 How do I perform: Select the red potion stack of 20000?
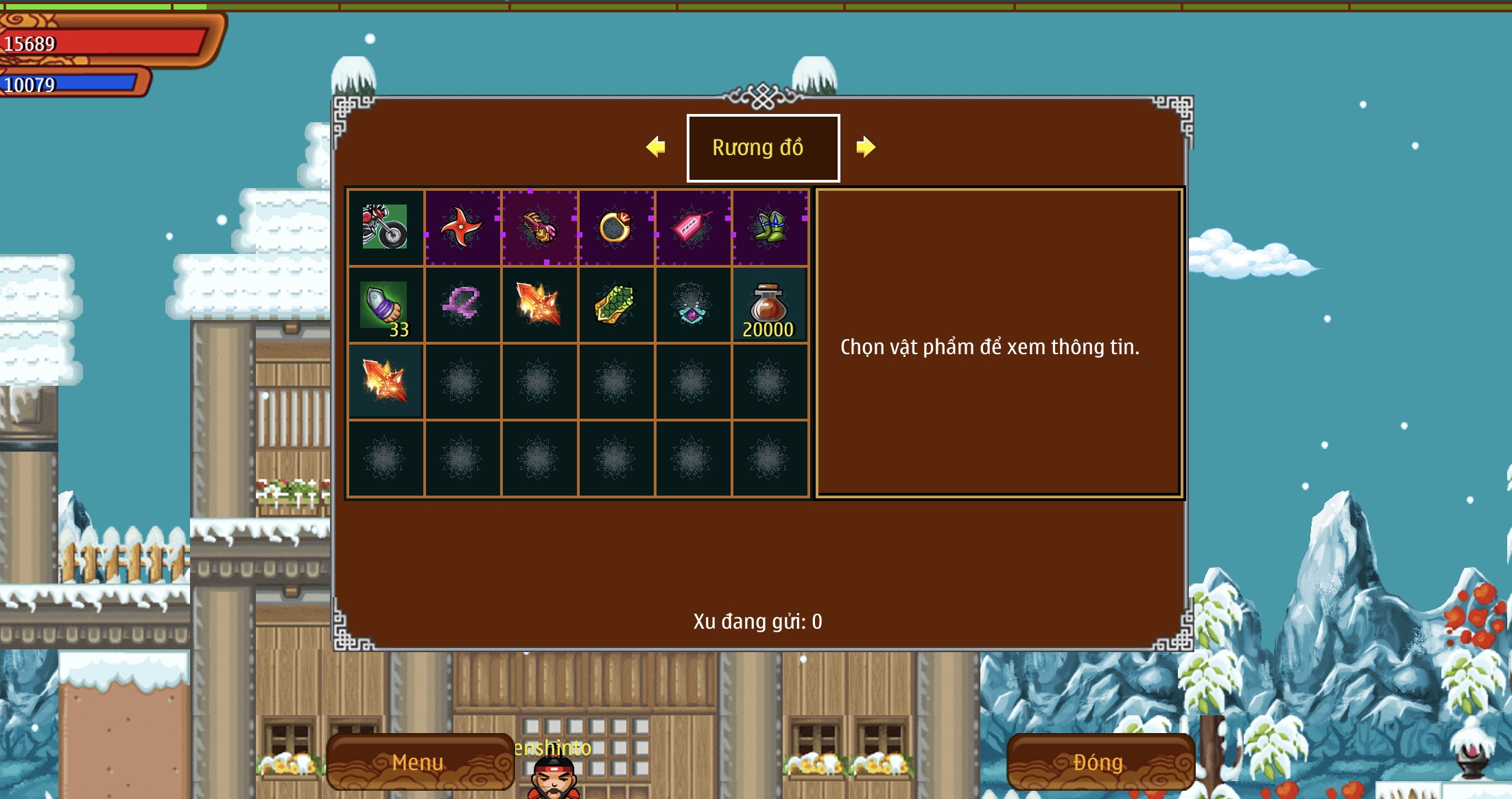(769, 305)
